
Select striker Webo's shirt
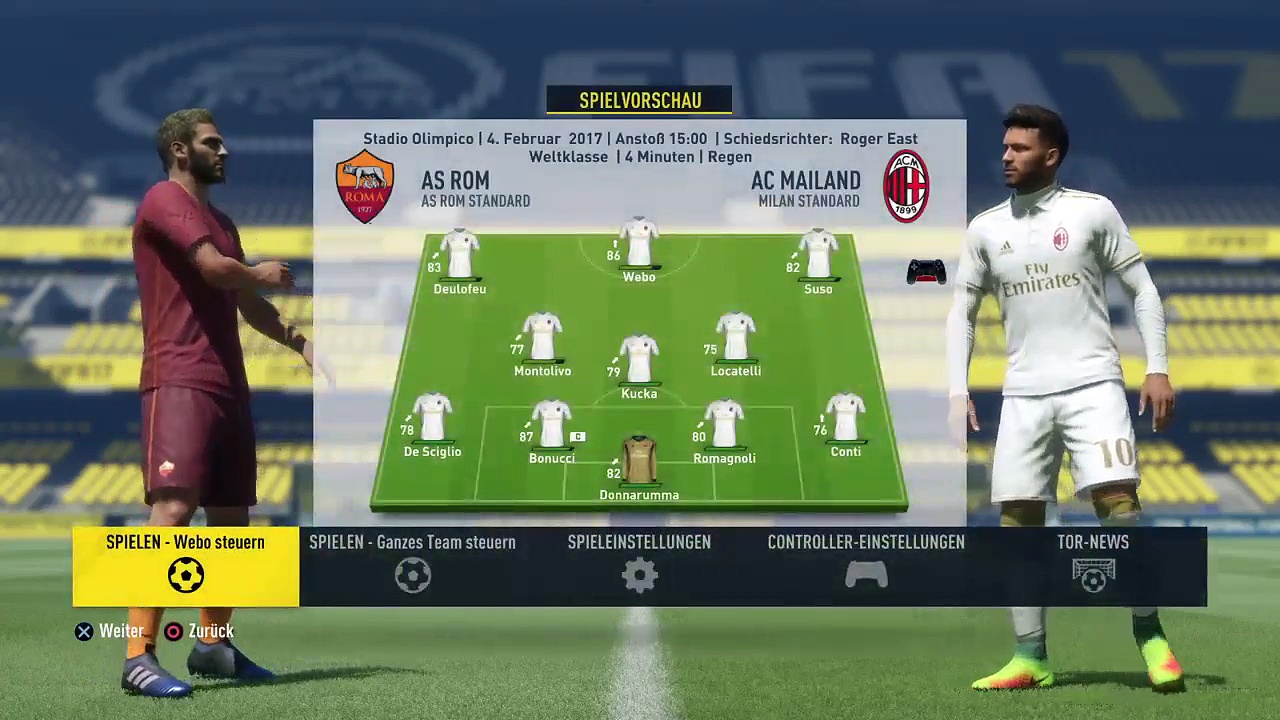[639, 243]
